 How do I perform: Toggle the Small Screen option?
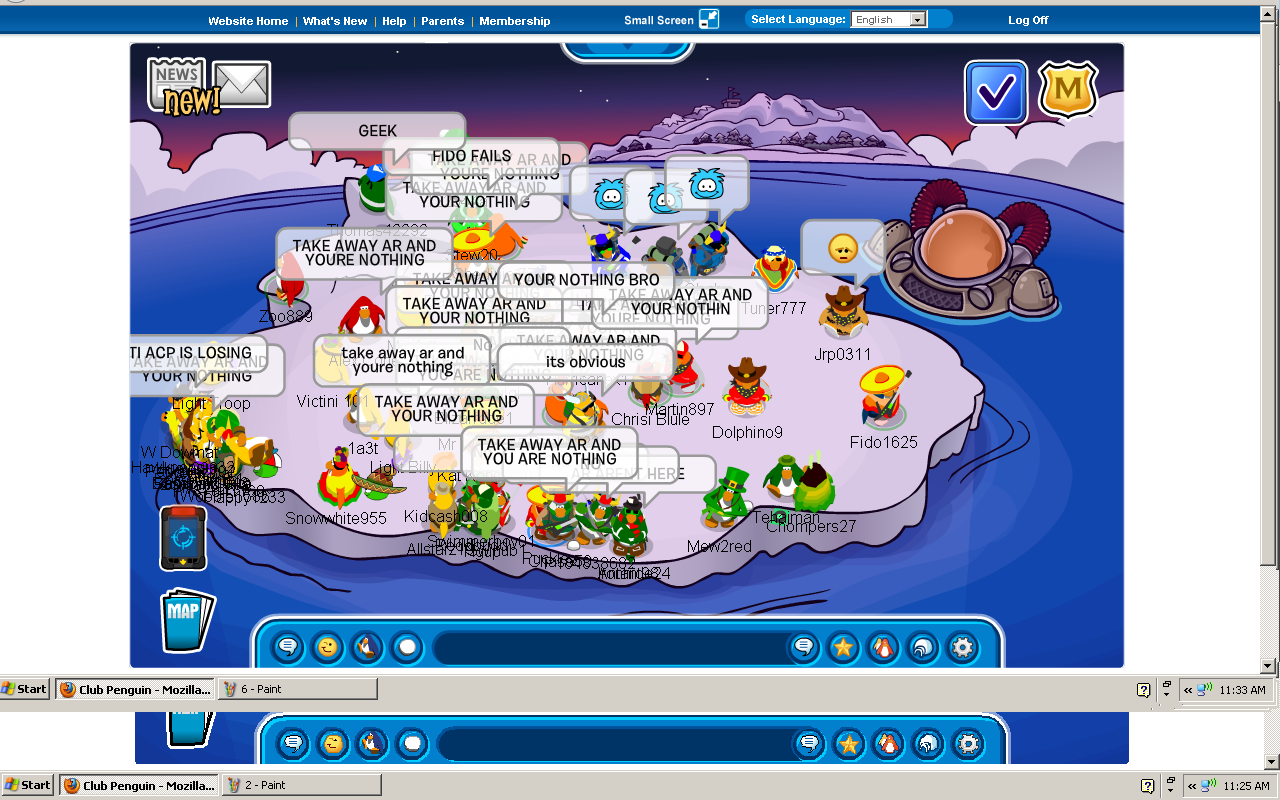(x=670, y=20)
